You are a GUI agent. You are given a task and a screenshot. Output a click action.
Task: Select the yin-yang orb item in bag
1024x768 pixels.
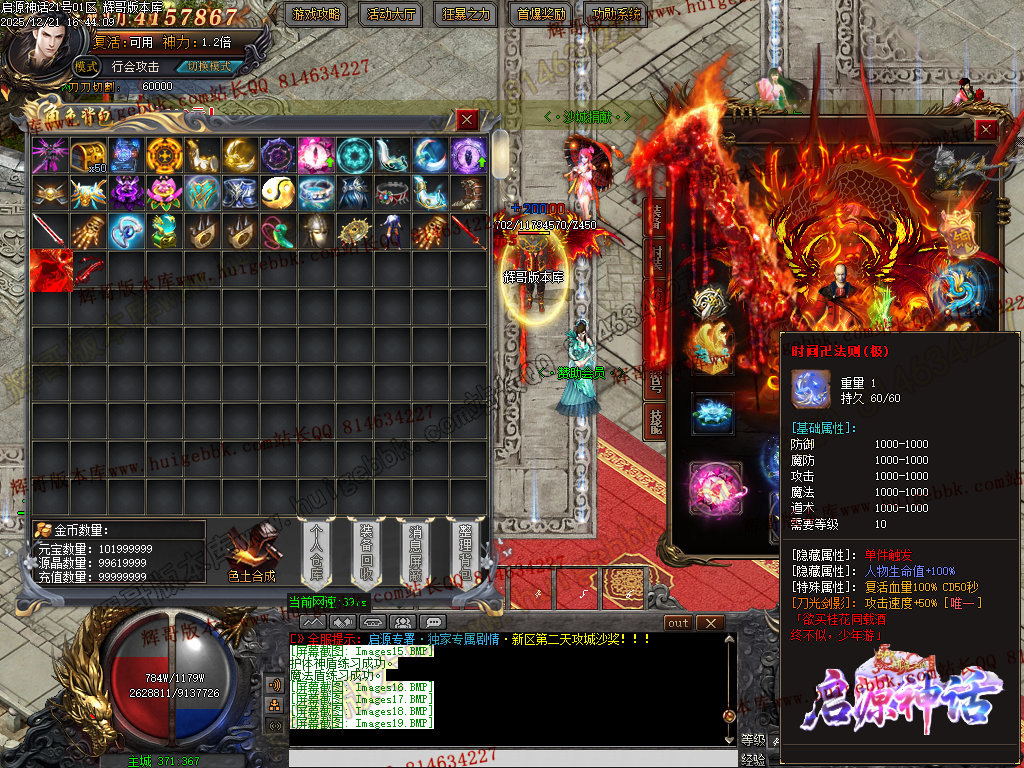pyautogui.click(x=277, y=192)
